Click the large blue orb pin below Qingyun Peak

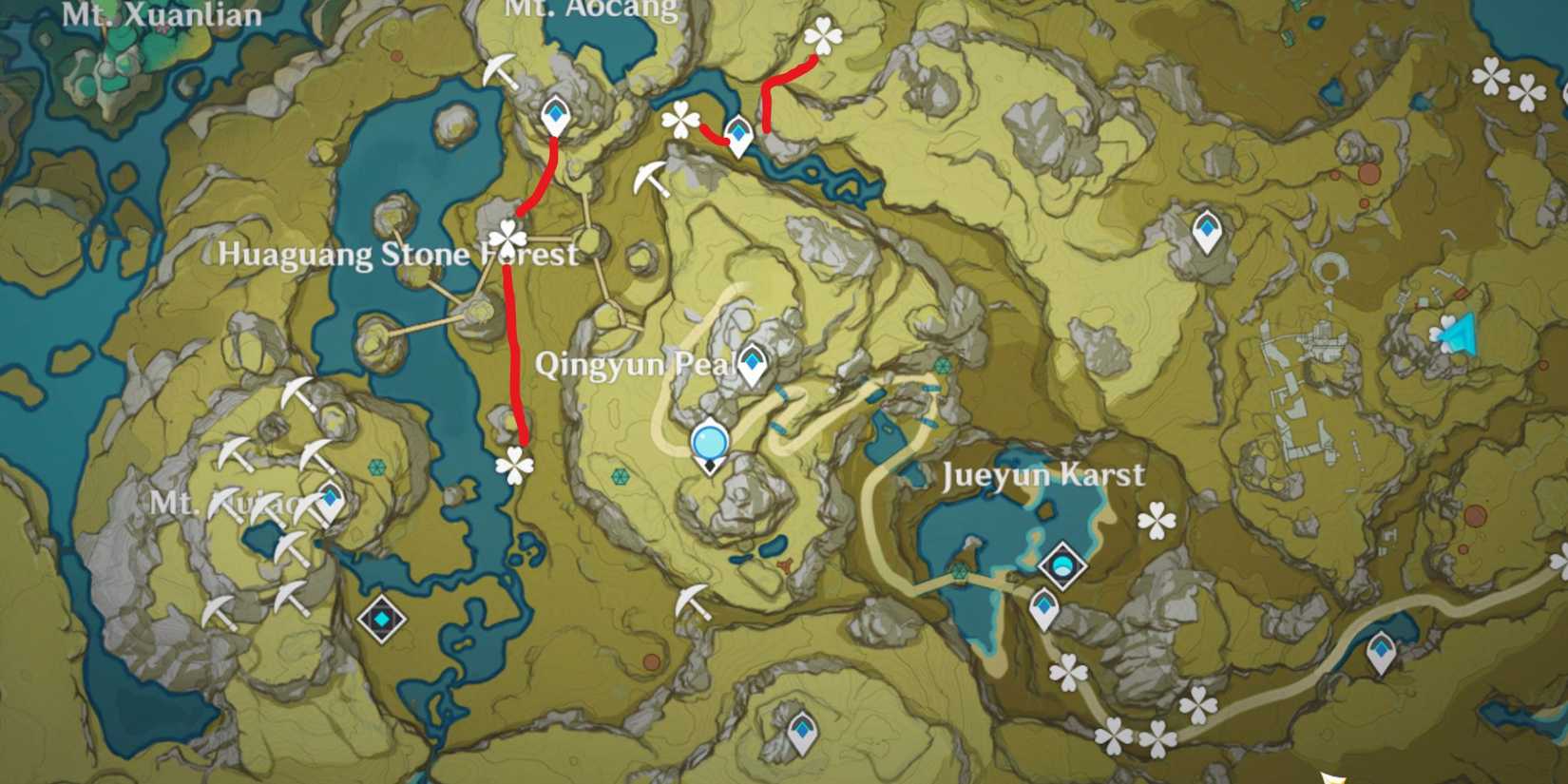point(708,440)
